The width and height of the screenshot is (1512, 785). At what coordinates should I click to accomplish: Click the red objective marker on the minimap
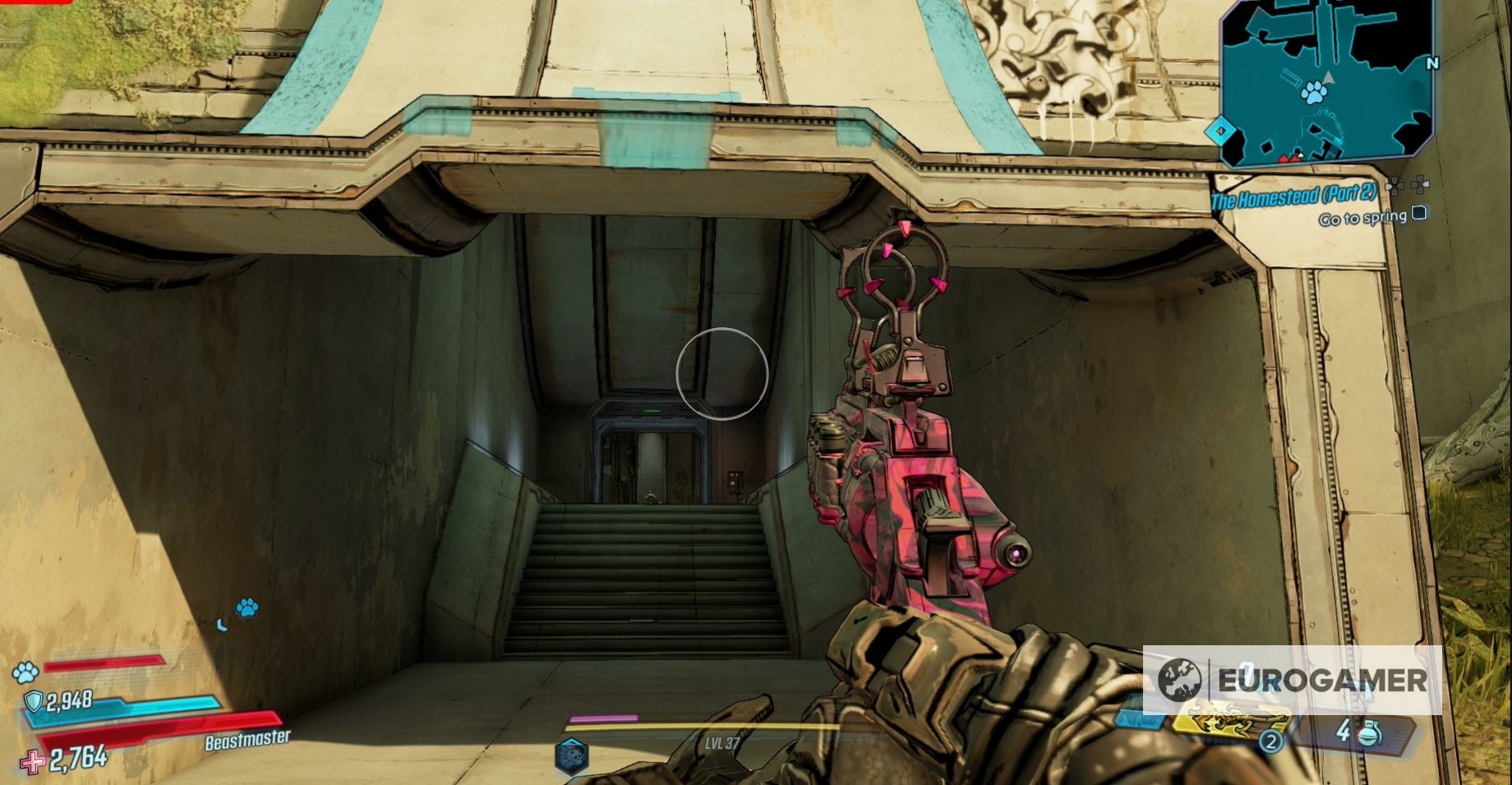pos(1288,158)
